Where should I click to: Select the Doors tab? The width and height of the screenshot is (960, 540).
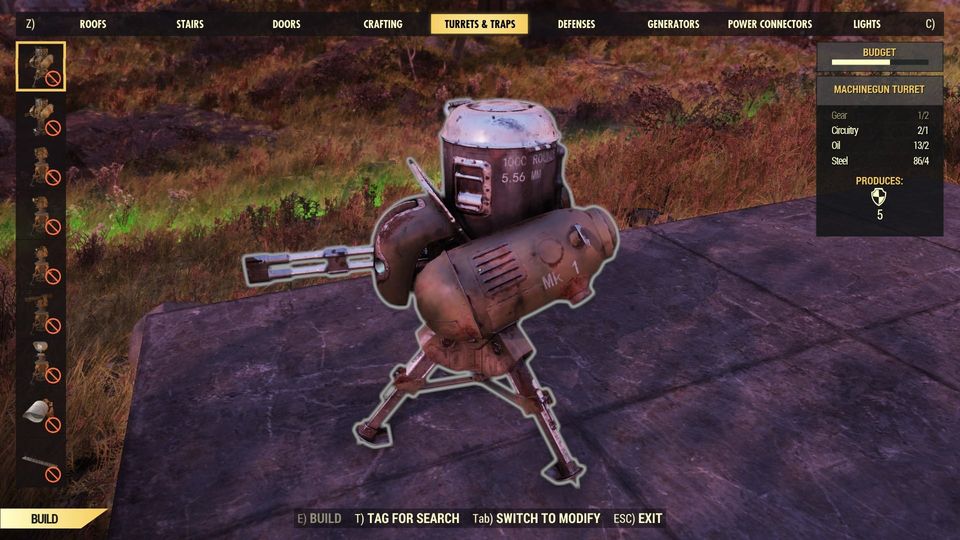pos(287,24)
